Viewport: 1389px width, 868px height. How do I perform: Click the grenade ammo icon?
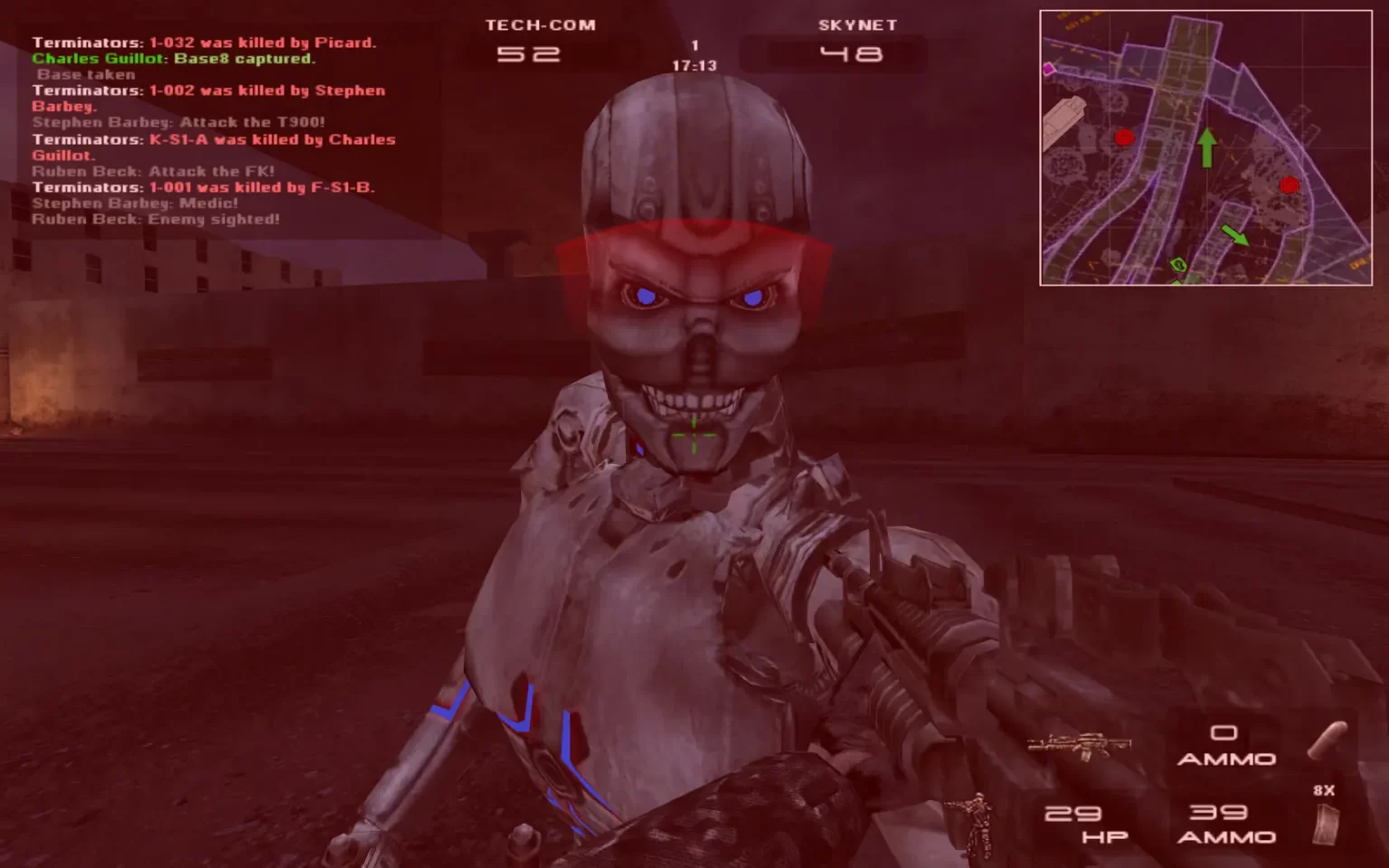[x=1328, y=741]
